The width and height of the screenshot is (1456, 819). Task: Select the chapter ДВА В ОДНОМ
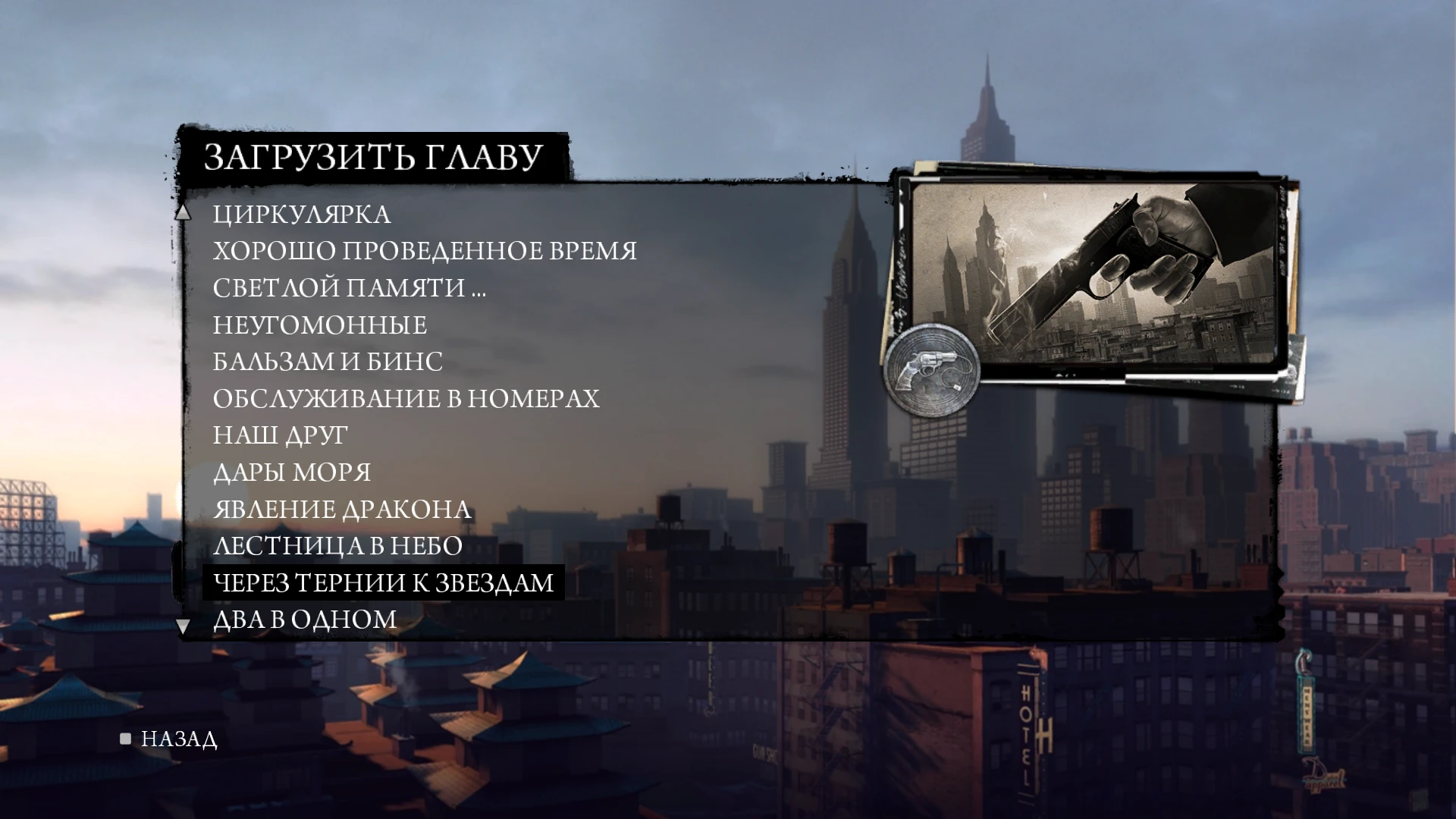click(303, 619)
